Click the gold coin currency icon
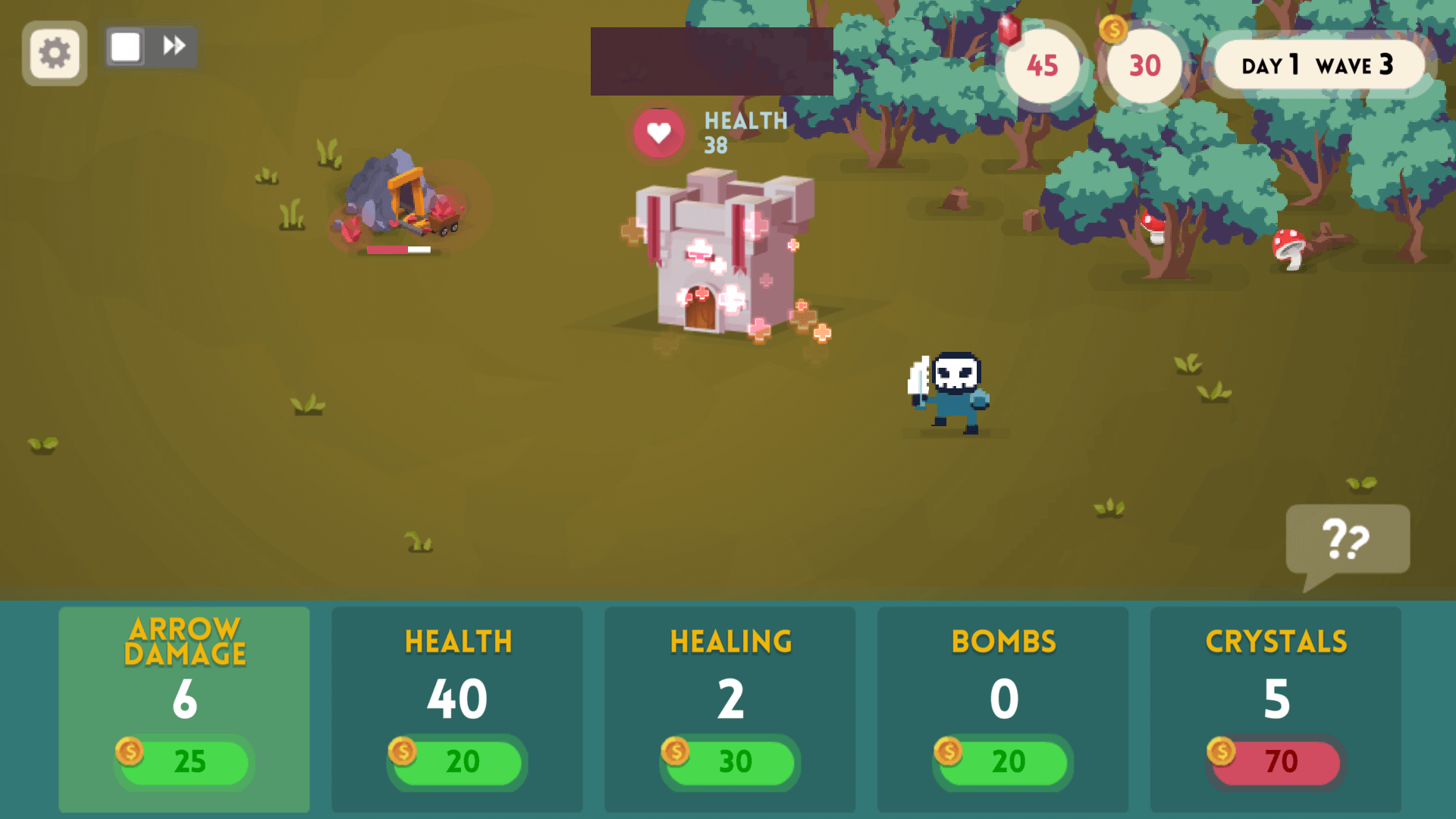Viewport: 1456px width, 819px height. (1114, 30)
